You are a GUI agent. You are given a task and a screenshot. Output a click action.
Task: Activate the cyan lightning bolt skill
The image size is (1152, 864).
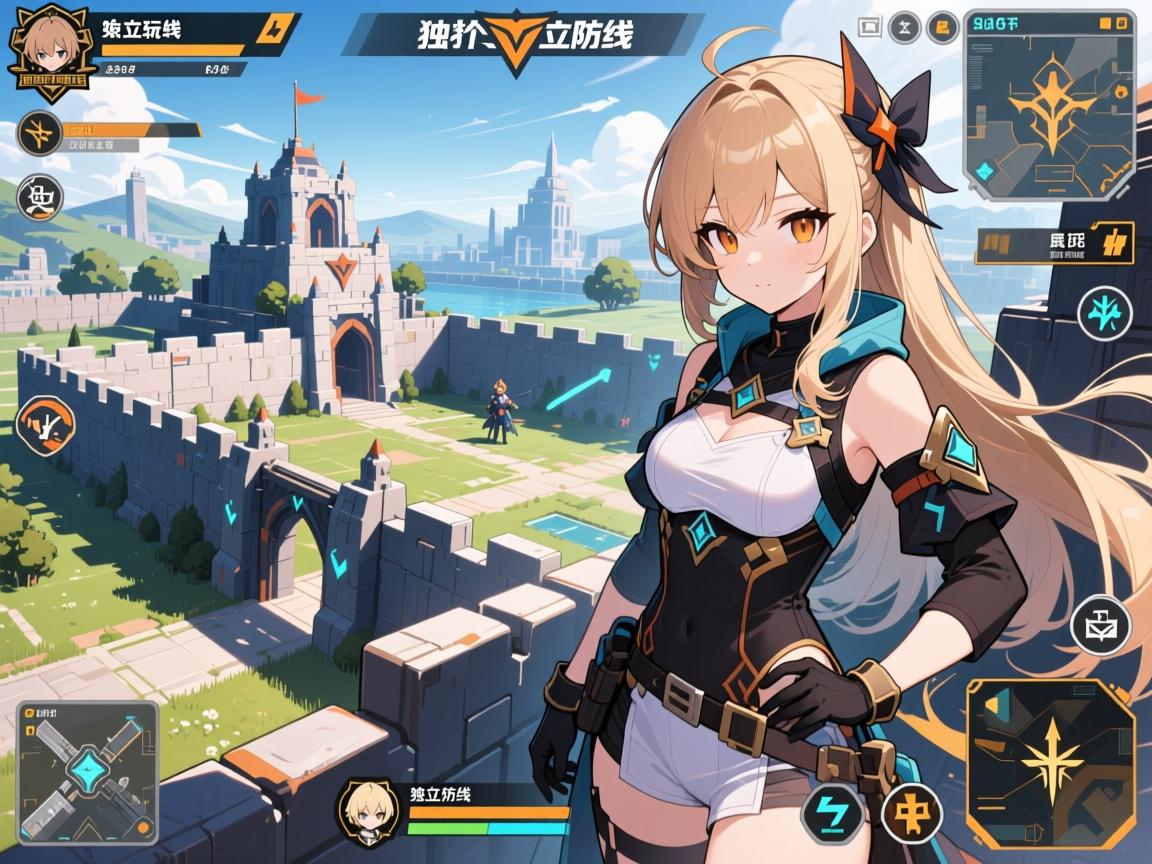(829, 807)
